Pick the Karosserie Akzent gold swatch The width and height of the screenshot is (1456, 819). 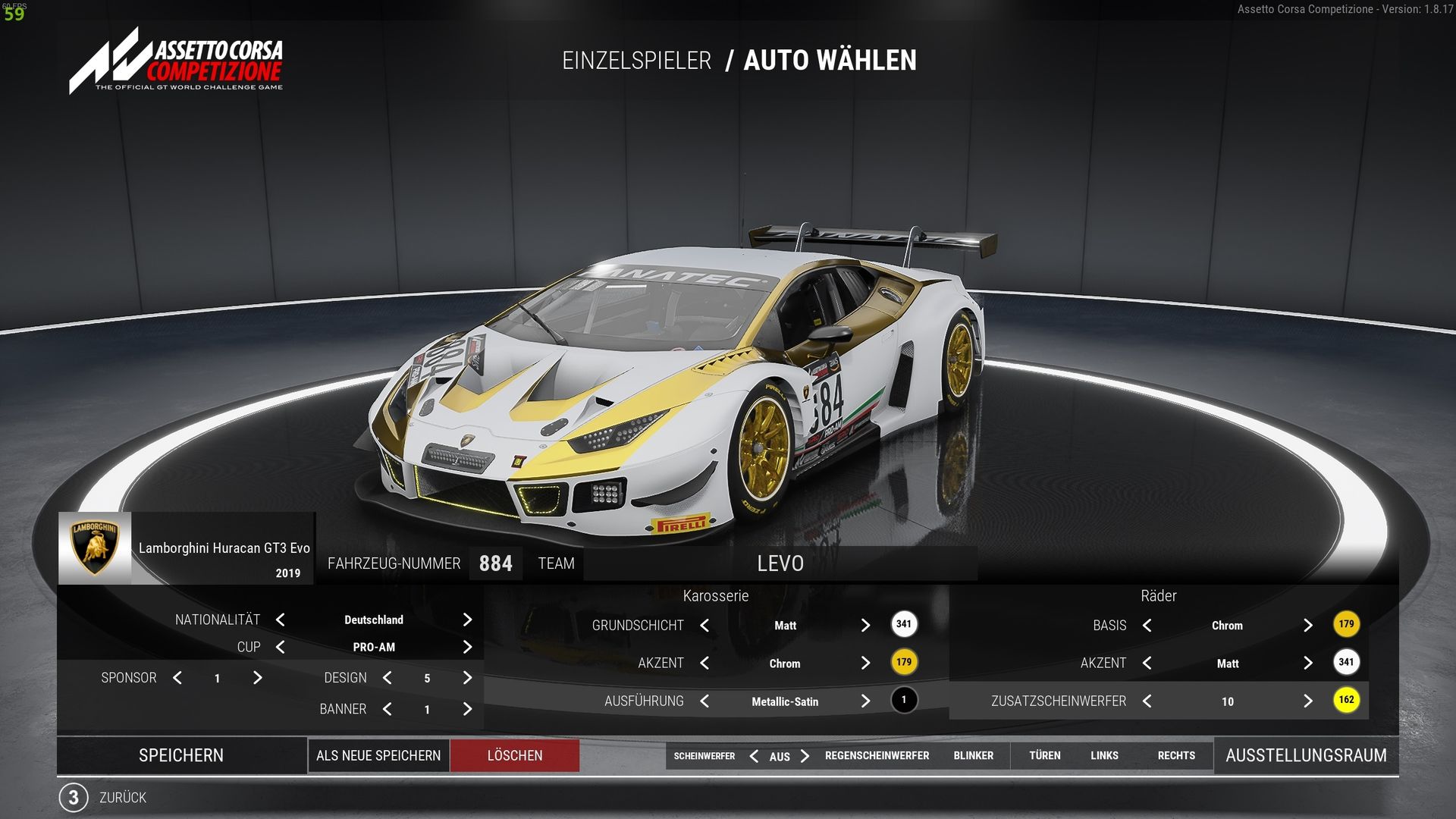pyautogui.click(x=903, y=662)
